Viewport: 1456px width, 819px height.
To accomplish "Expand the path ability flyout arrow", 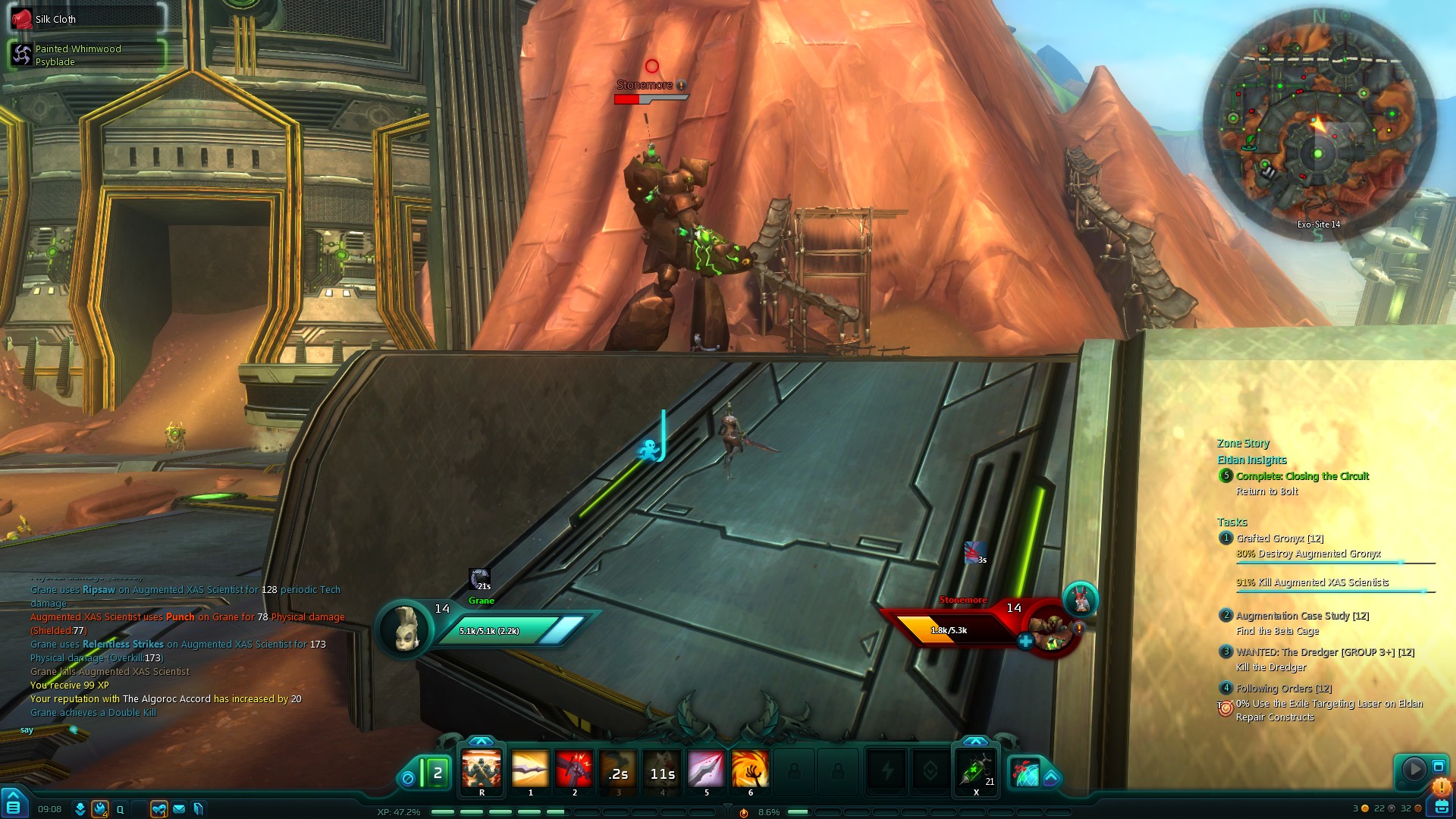I will pos(1051,777).
